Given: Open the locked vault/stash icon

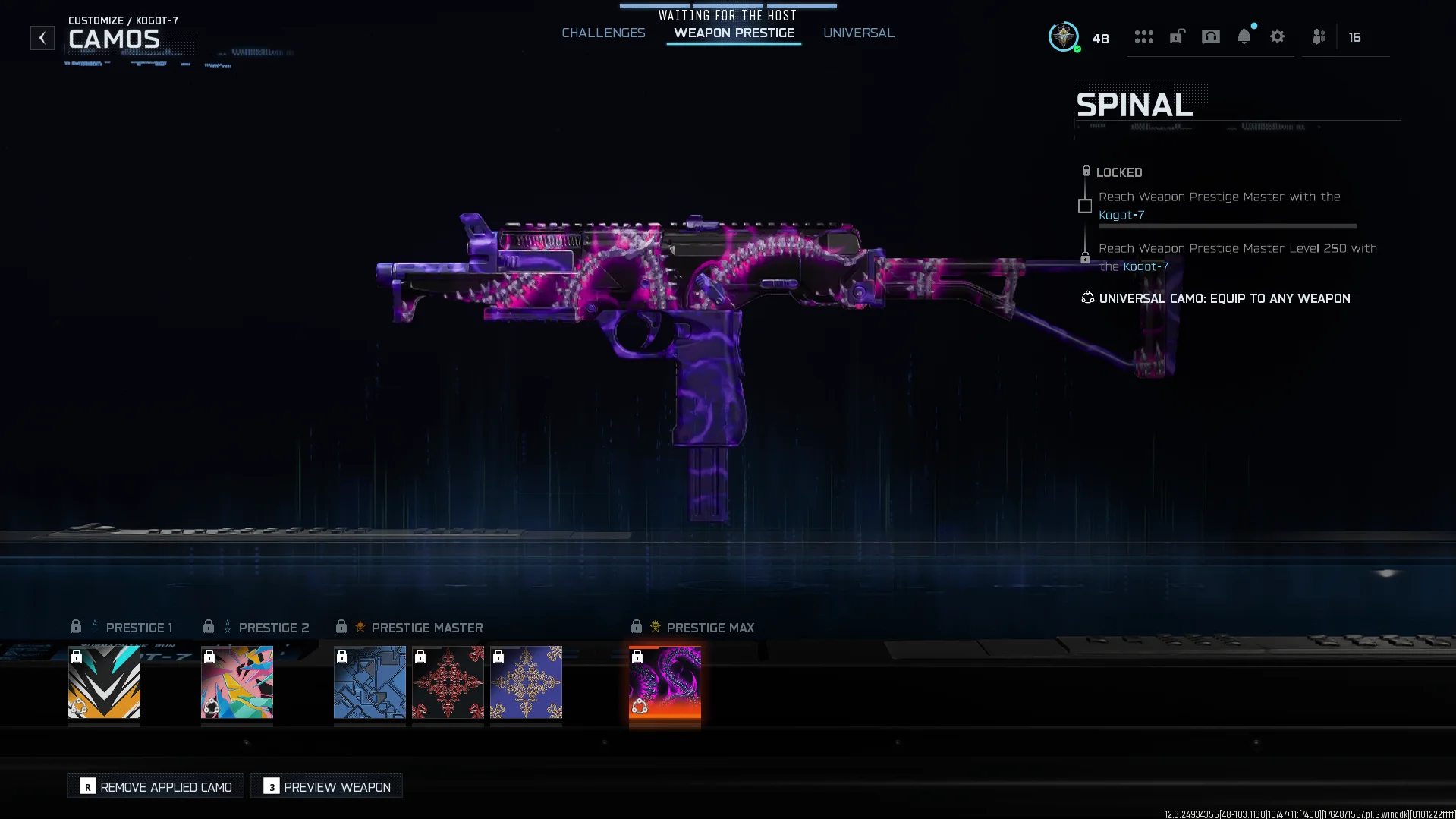Looking at the screenshot, I should click(x=1177, y=36).
